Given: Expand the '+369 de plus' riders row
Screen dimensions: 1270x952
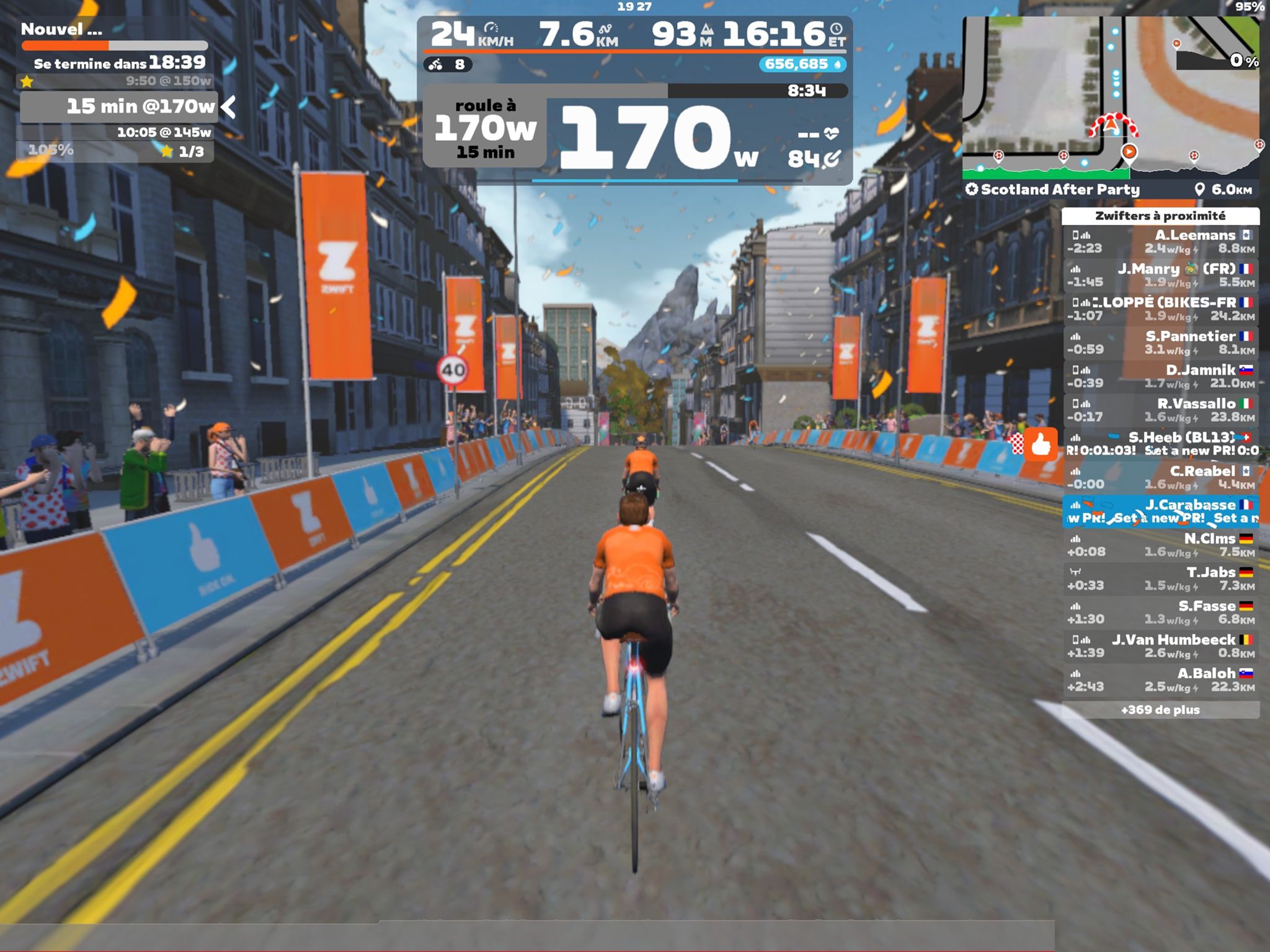Looking at the screenshot, I should (x=1160, y=710).
